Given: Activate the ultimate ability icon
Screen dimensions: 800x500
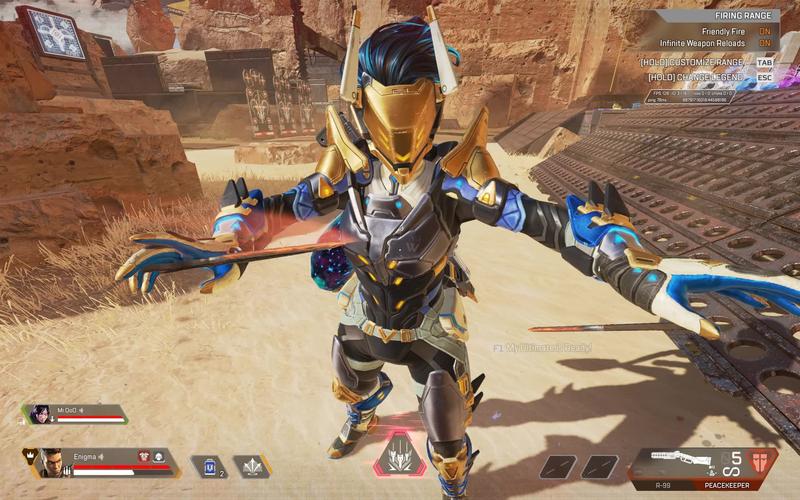Looking at the screenshot, I should tap(399, 454).
